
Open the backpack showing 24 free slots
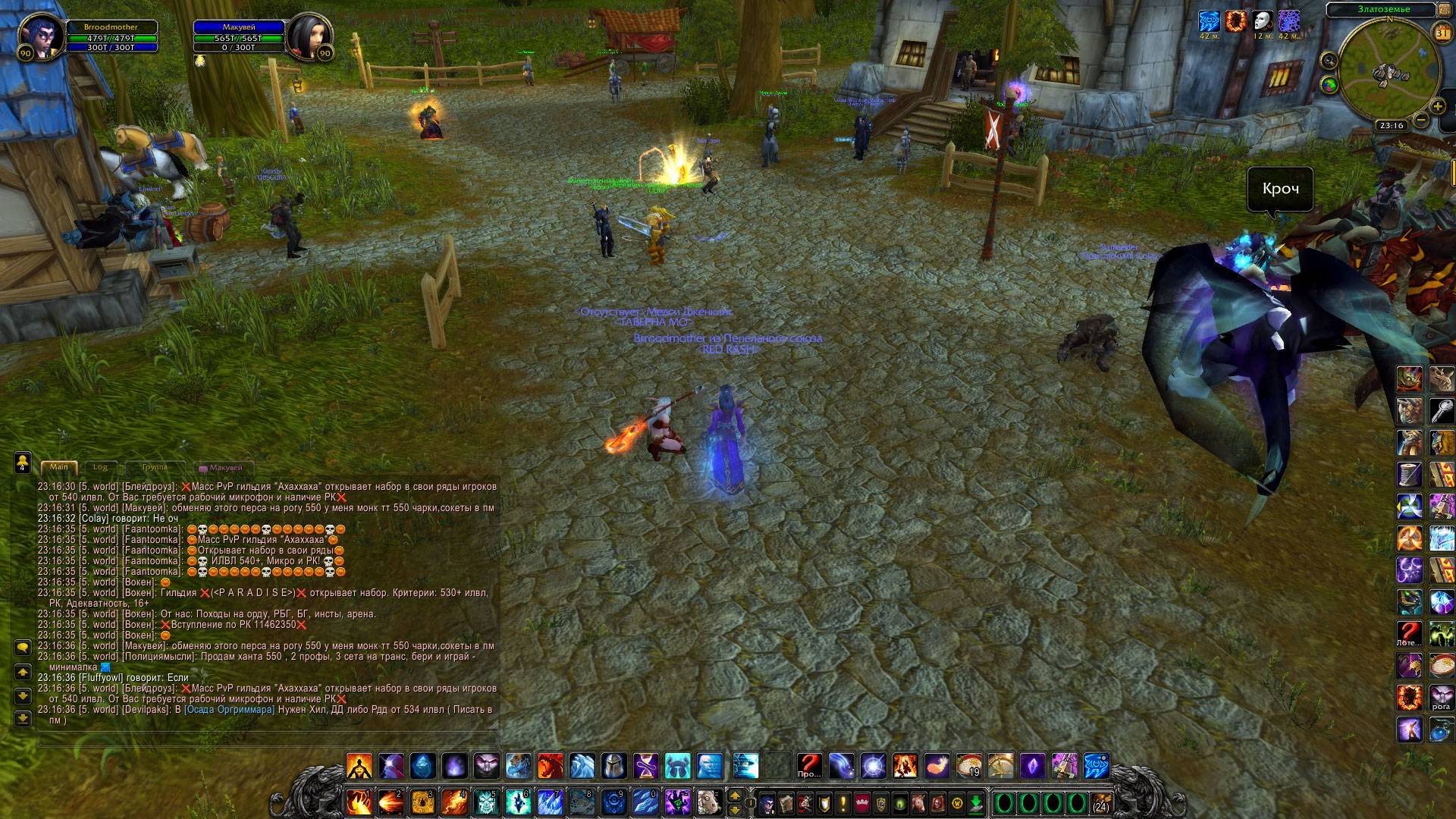point(1100,802)
